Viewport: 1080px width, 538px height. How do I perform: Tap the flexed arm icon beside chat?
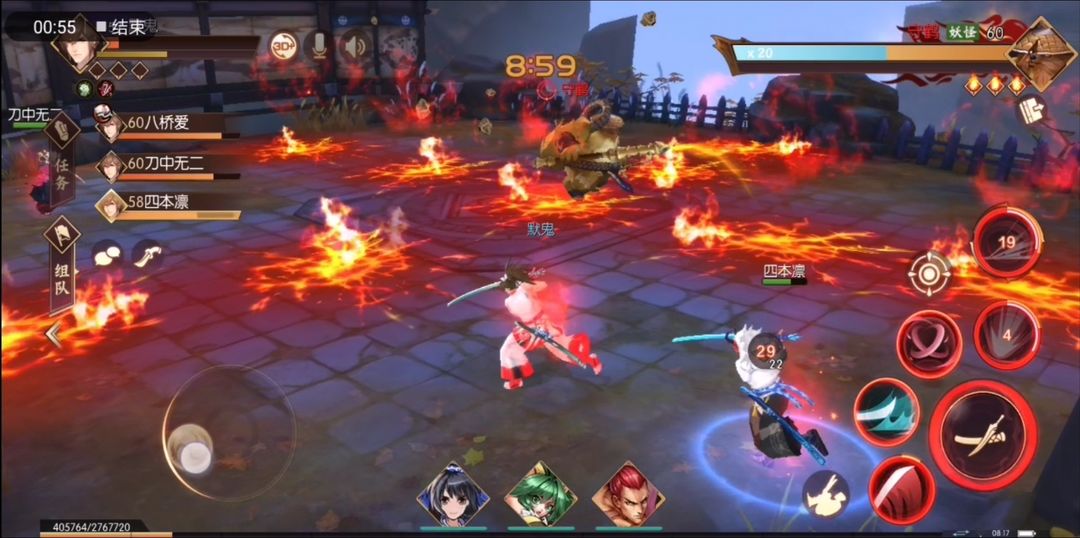pyautogui.click(x=148, y=254)
